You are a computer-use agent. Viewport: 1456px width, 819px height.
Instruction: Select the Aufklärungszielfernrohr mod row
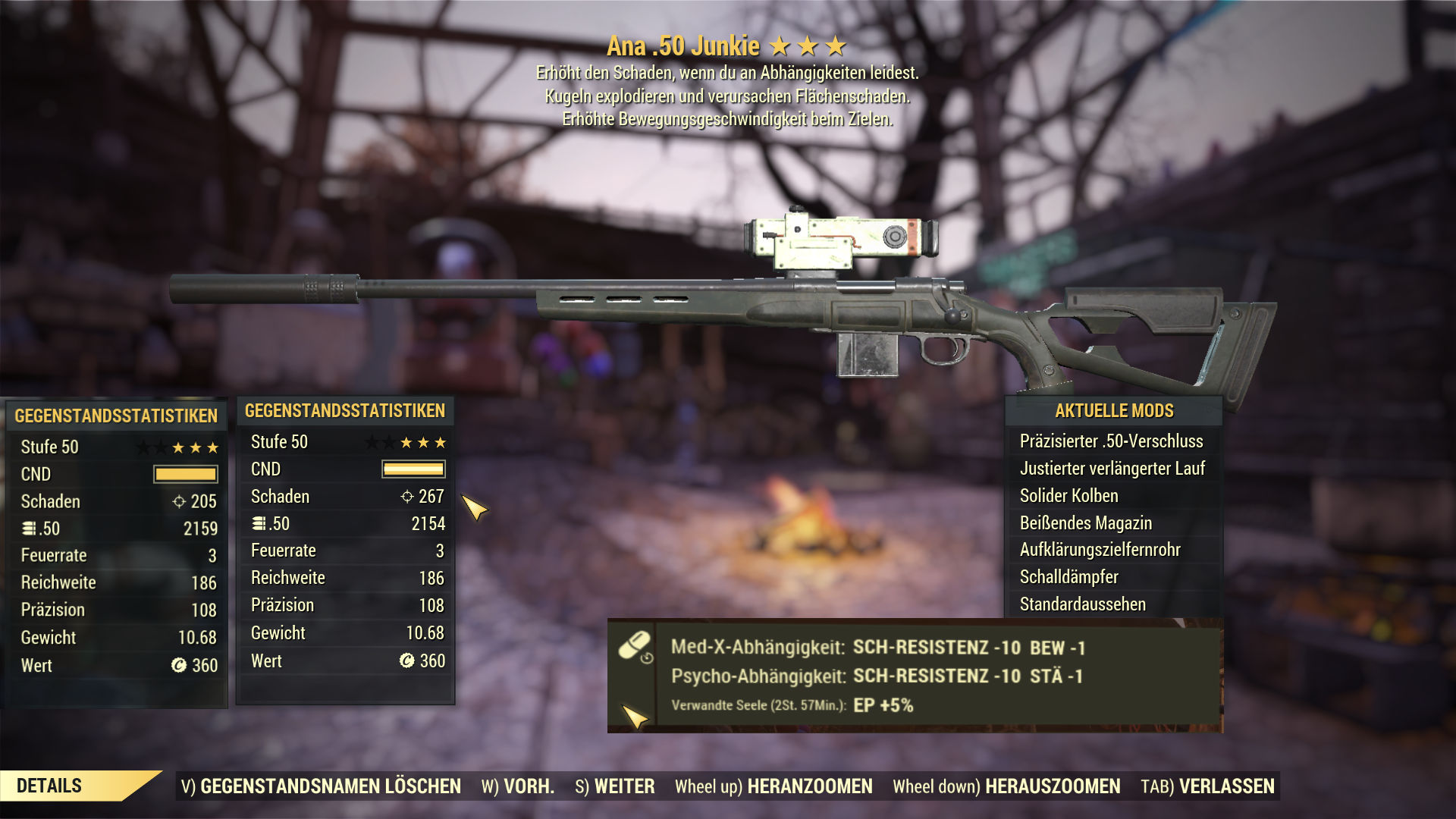pos(1100,550)
